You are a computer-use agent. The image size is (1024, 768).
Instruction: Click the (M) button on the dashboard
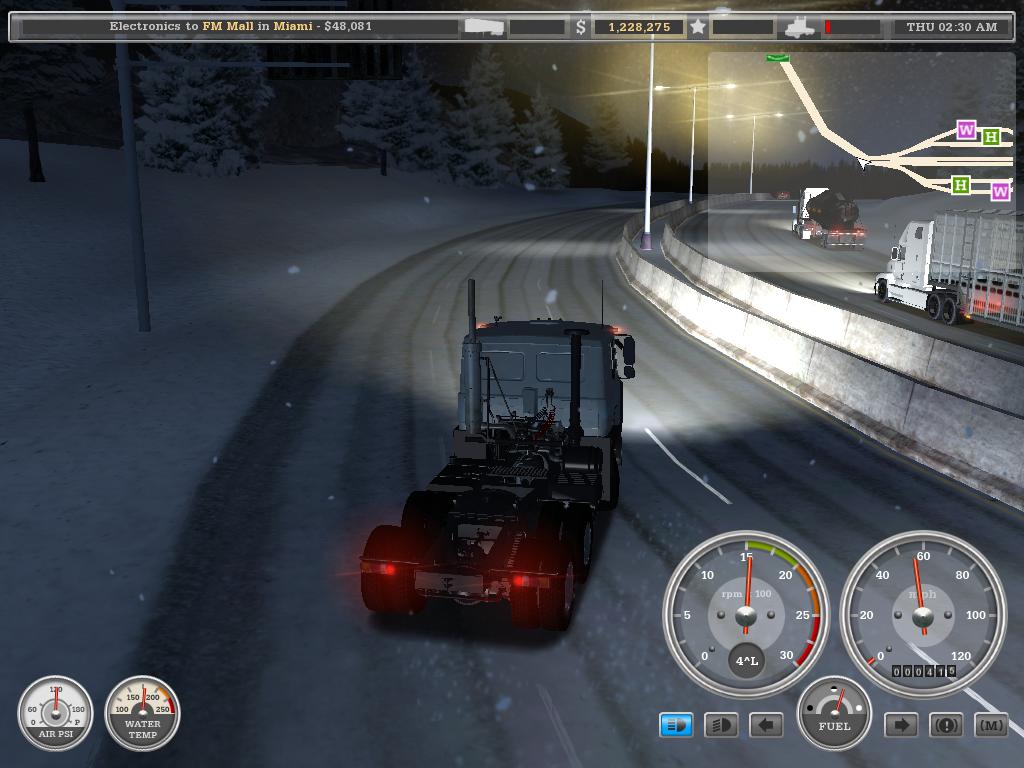click(x=991, y=725)
